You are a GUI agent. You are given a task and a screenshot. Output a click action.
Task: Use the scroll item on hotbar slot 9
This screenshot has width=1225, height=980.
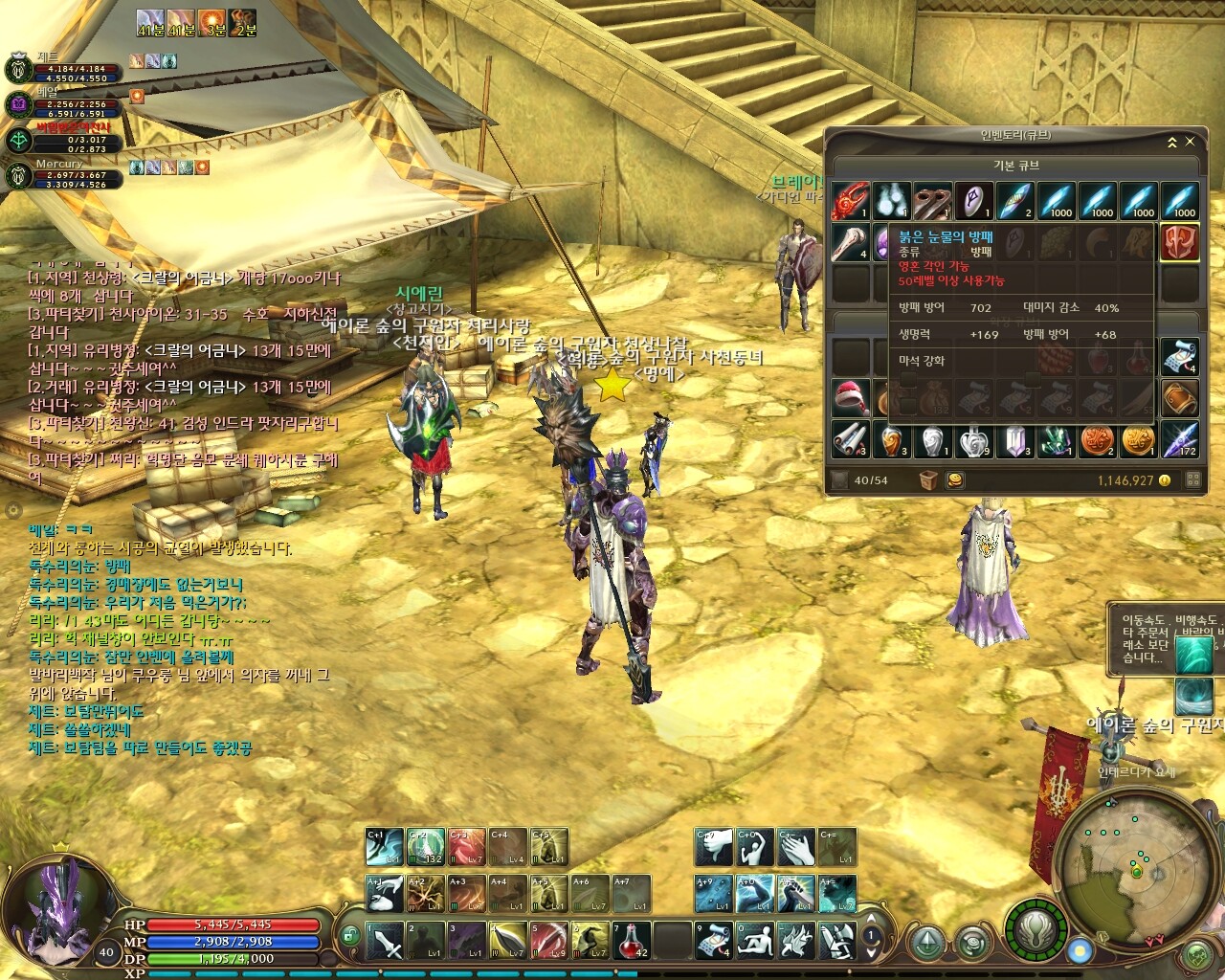(714, 941)
